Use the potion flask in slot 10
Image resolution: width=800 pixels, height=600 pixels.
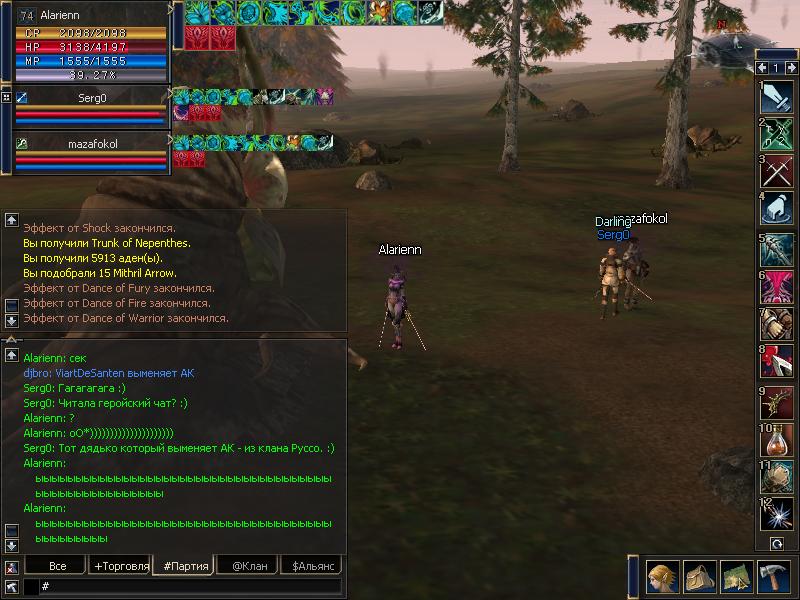(776, 439)
